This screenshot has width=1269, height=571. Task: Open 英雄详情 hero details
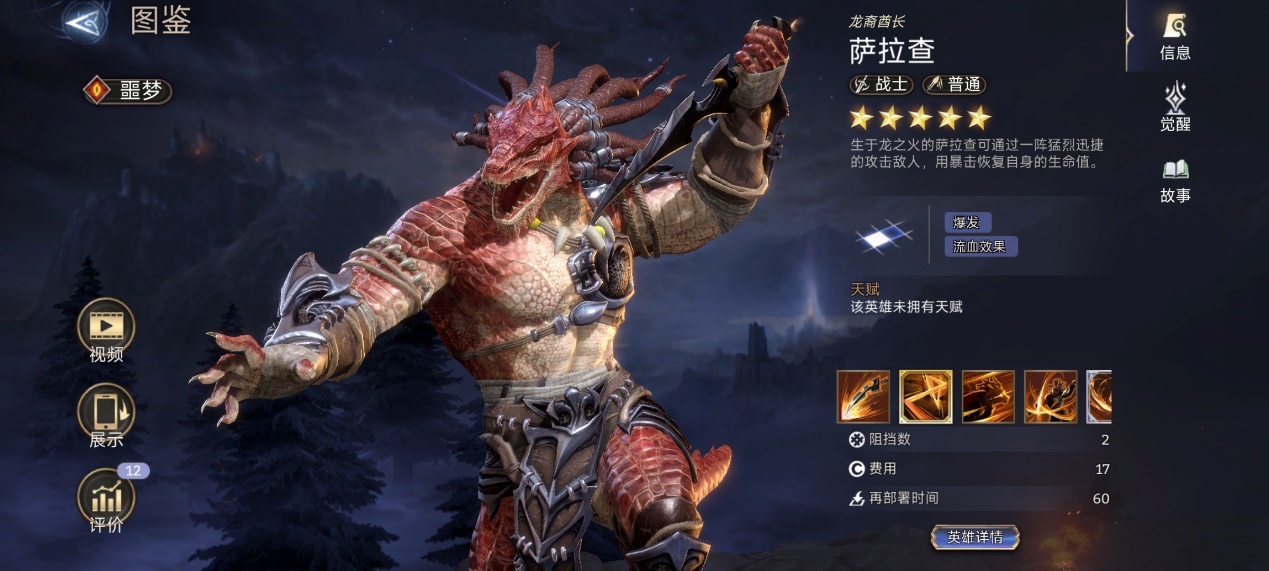975,537
